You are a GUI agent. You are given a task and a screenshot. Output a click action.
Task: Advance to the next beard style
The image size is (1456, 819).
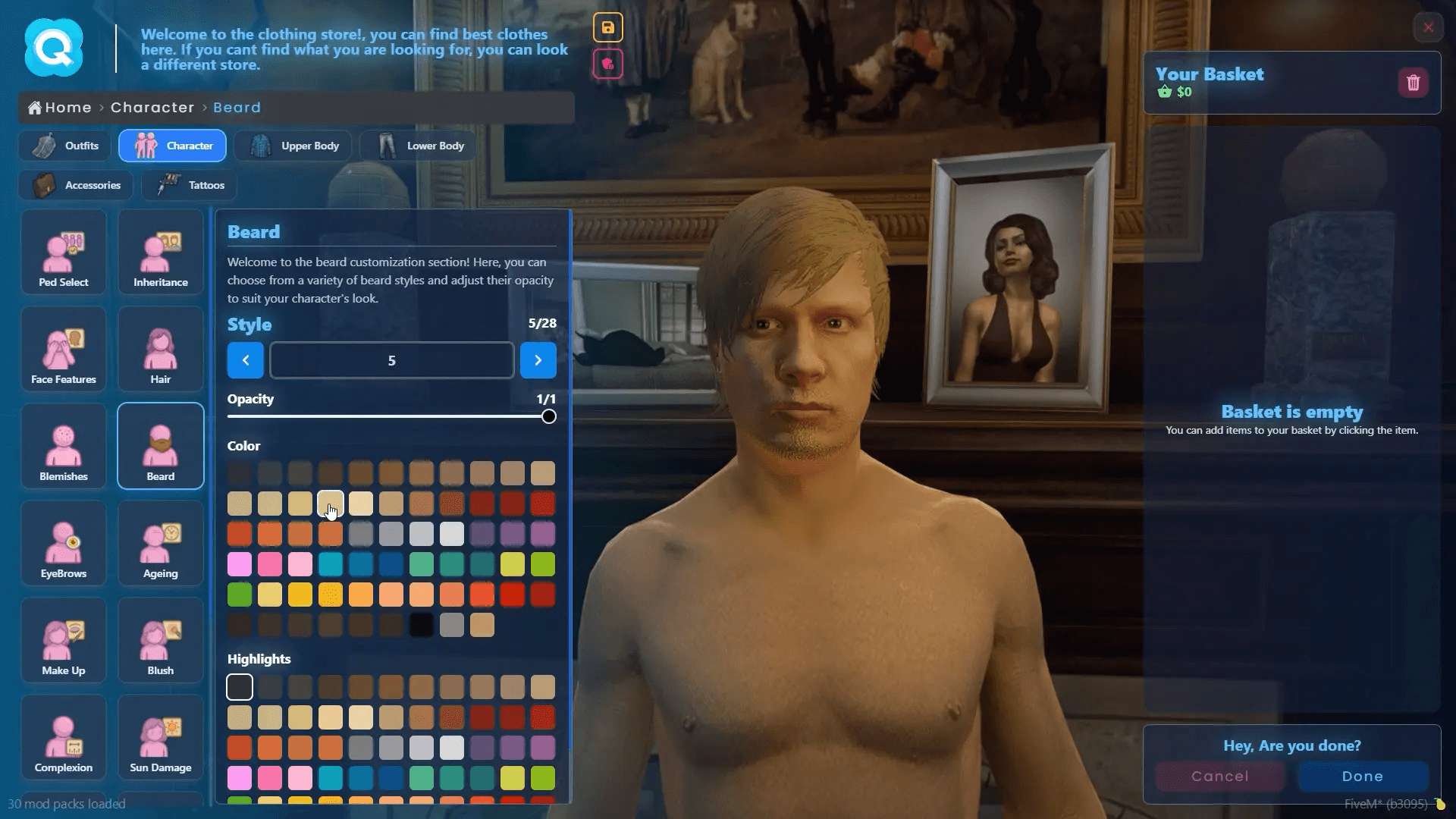point(538,360)
